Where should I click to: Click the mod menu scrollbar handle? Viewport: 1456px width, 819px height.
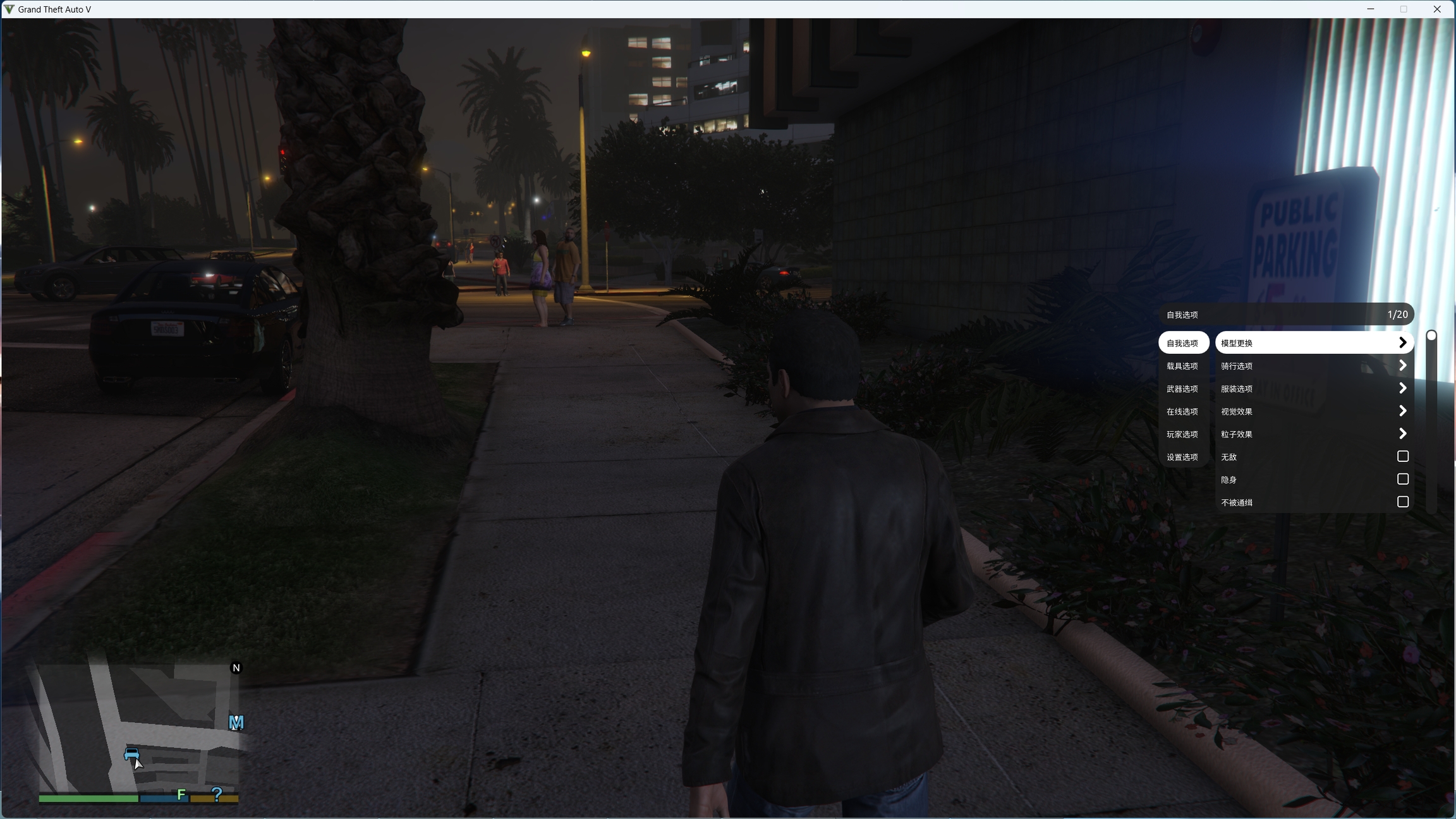tap(1431, 336)
